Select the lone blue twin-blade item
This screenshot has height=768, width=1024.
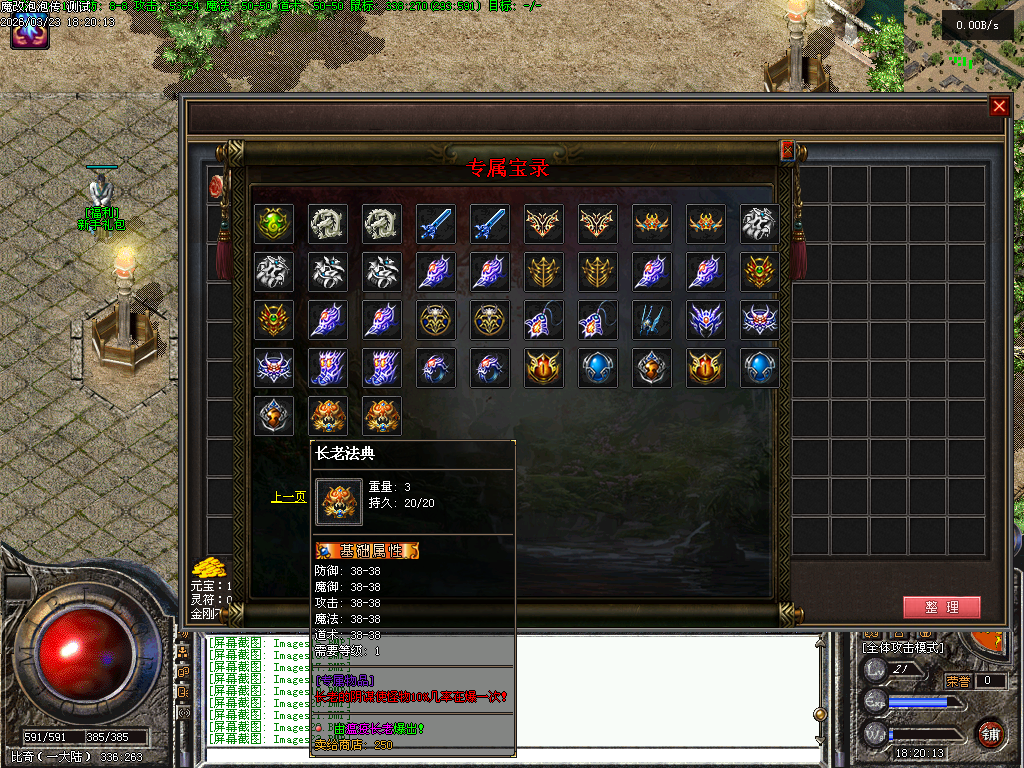[651, 320]
